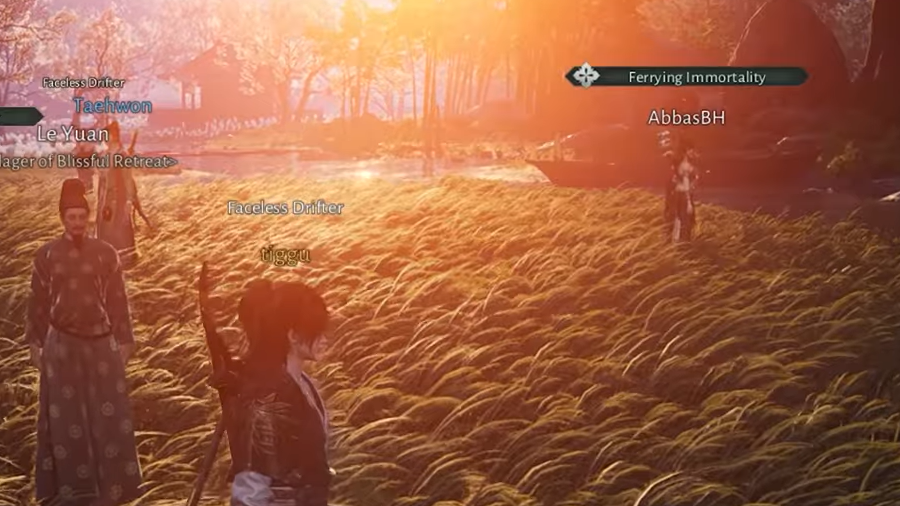Click the Ferrying Immortality banner
This screenshot has width=900, height=506.
click(x=686, y=76)
